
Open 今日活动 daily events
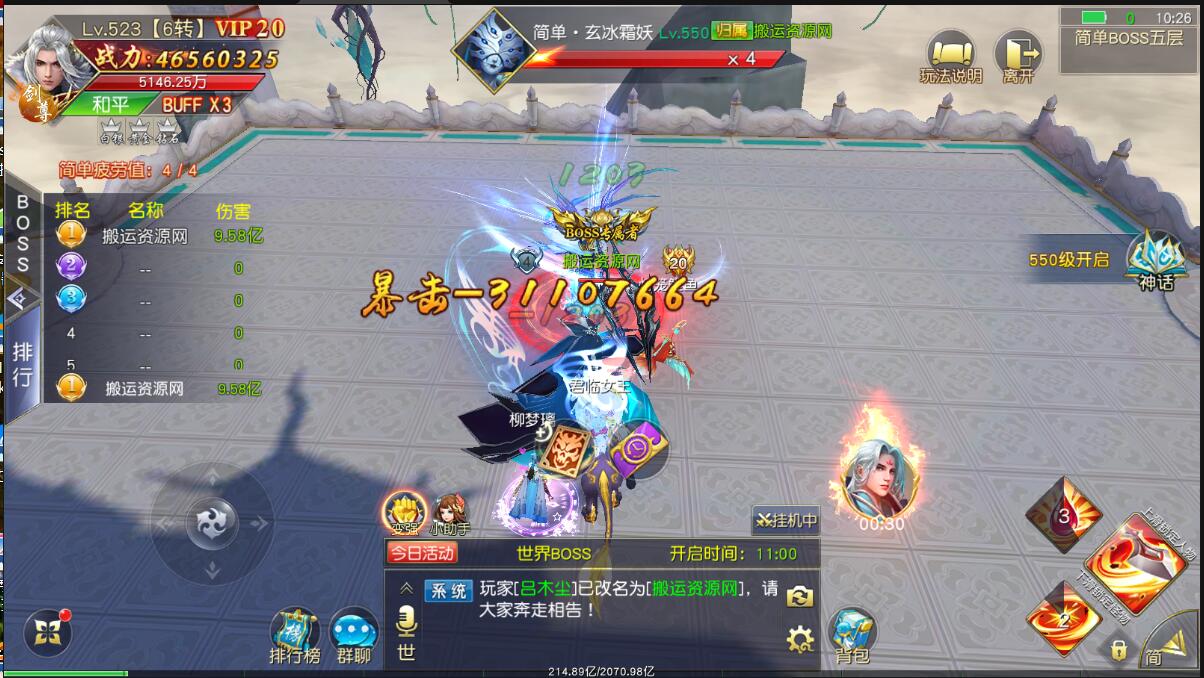pyautogui.click(x=421, y=553)
